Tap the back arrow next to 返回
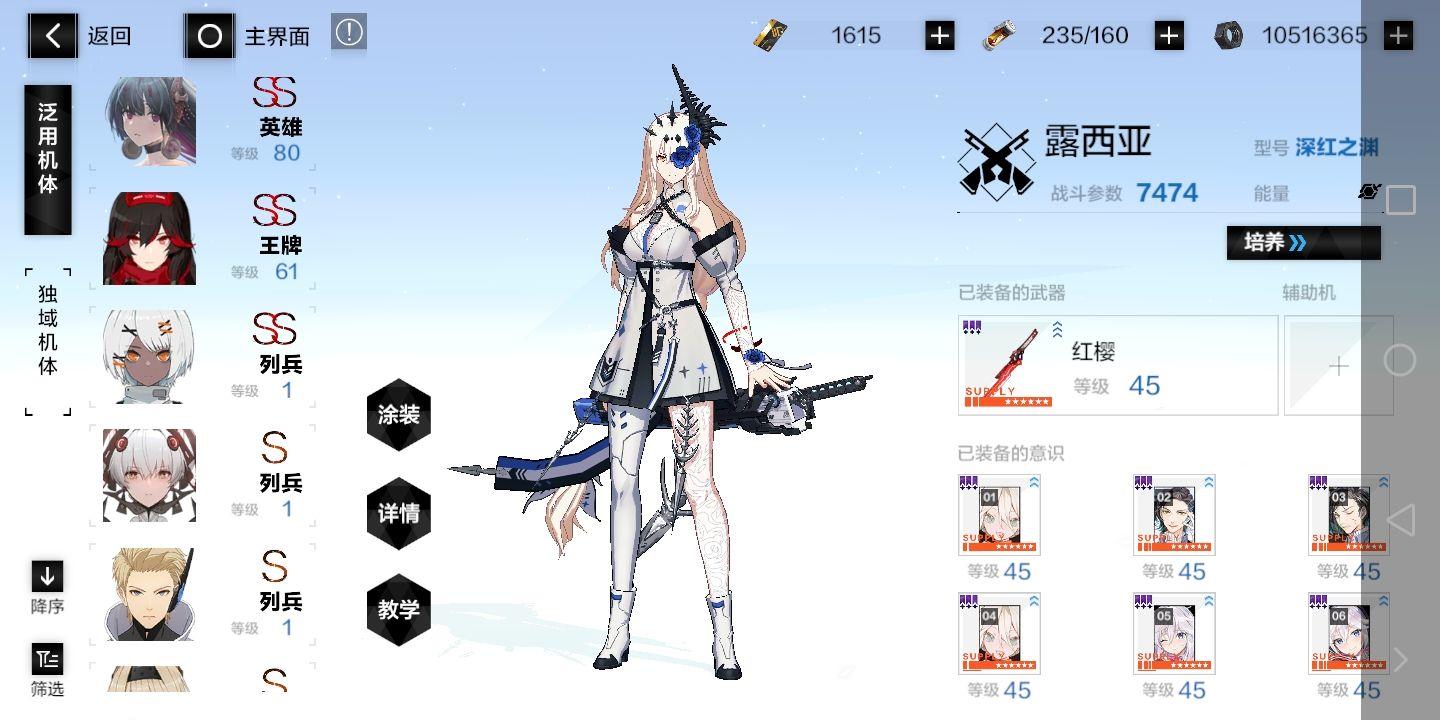The width and height of the screenshot is (1440, 720). point(52,35)
